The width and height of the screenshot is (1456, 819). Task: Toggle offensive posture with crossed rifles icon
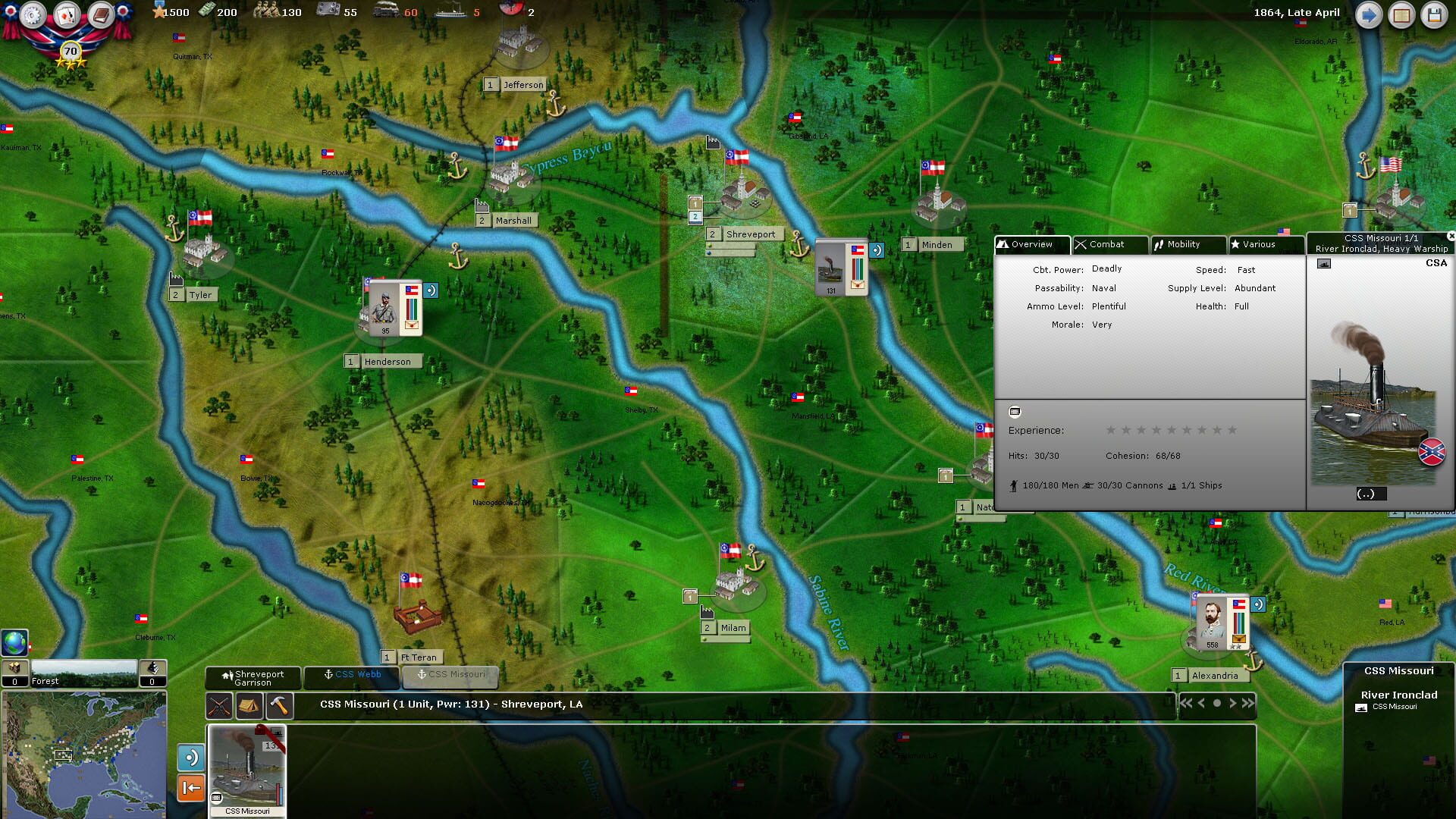218,706
